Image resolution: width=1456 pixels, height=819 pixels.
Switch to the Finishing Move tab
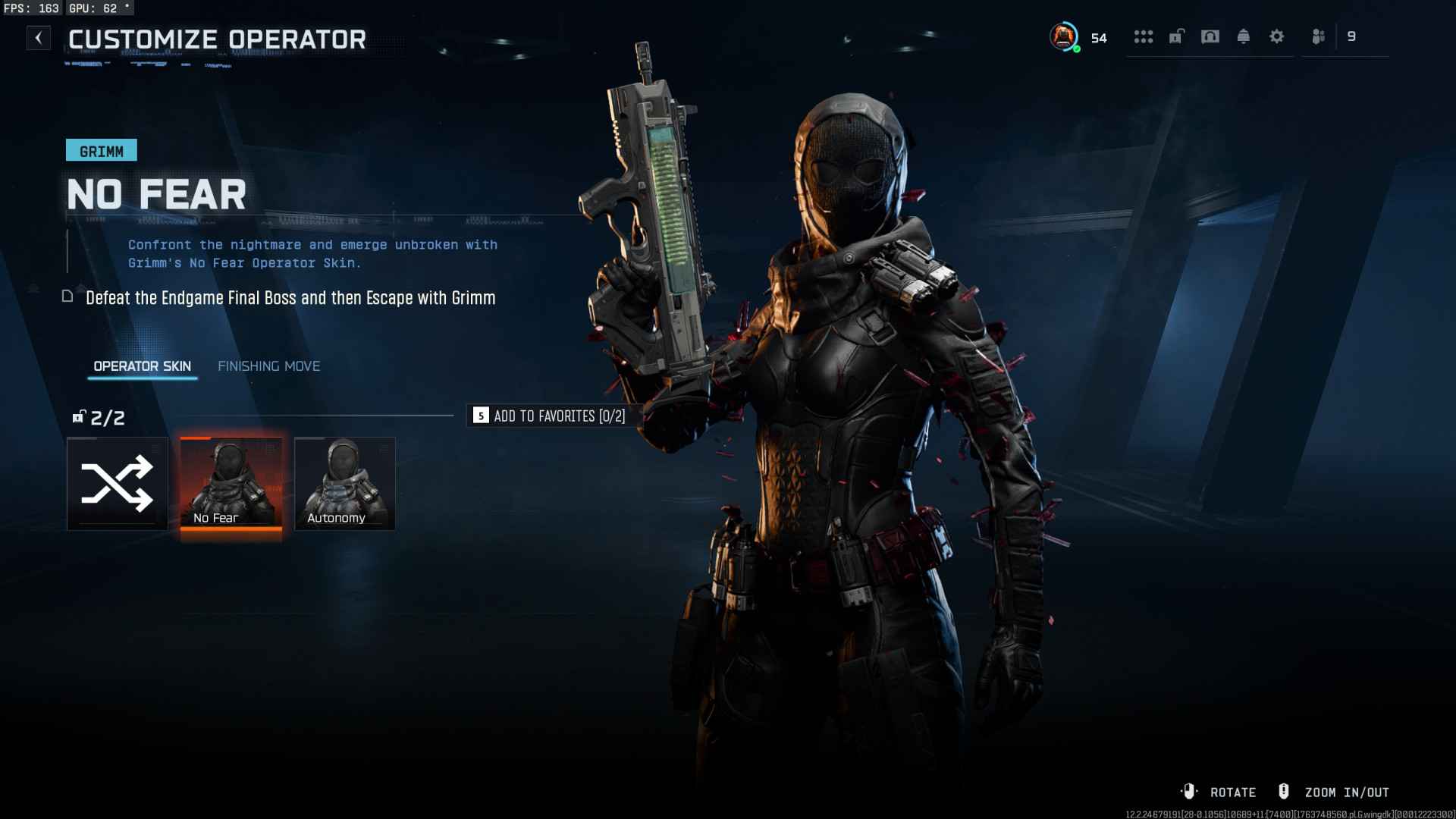[268, 366]
